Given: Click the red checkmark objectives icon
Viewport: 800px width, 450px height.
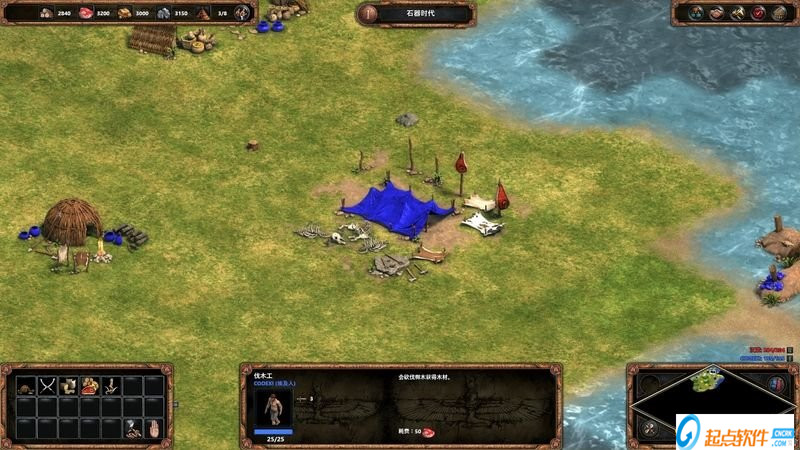Looking at the screenshot, I should pos(758,13).
